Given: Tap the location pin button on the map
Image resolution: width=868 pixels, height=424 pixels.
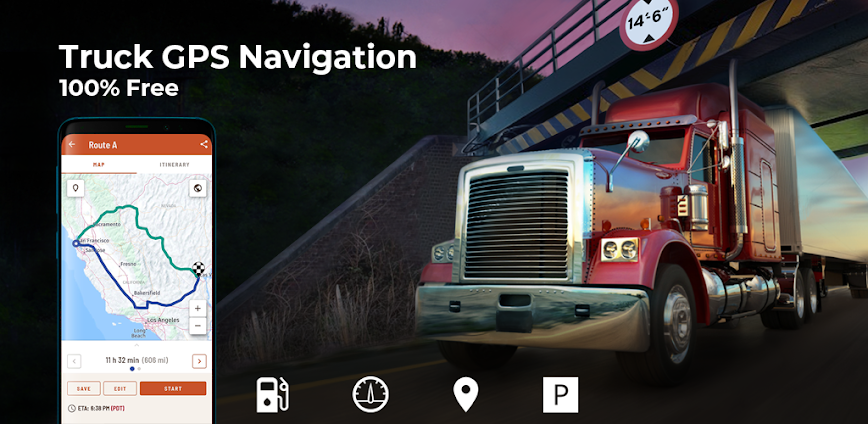Looking at the screenshot, I should click(x=74, y=187).
